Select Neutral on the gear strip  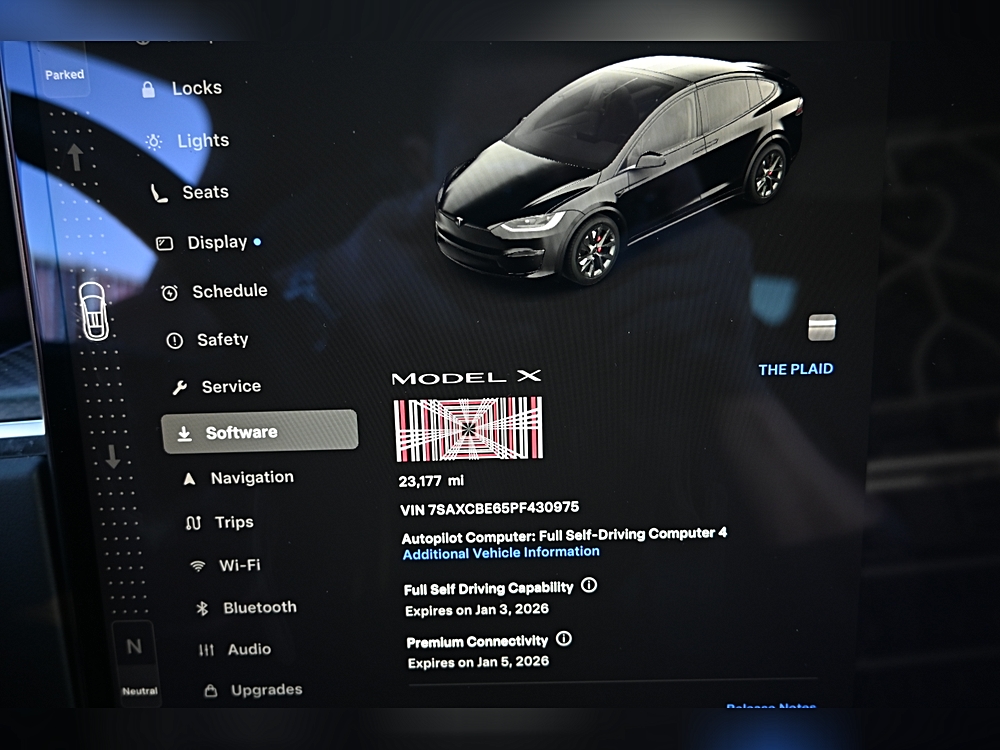(x=134, y=659)
